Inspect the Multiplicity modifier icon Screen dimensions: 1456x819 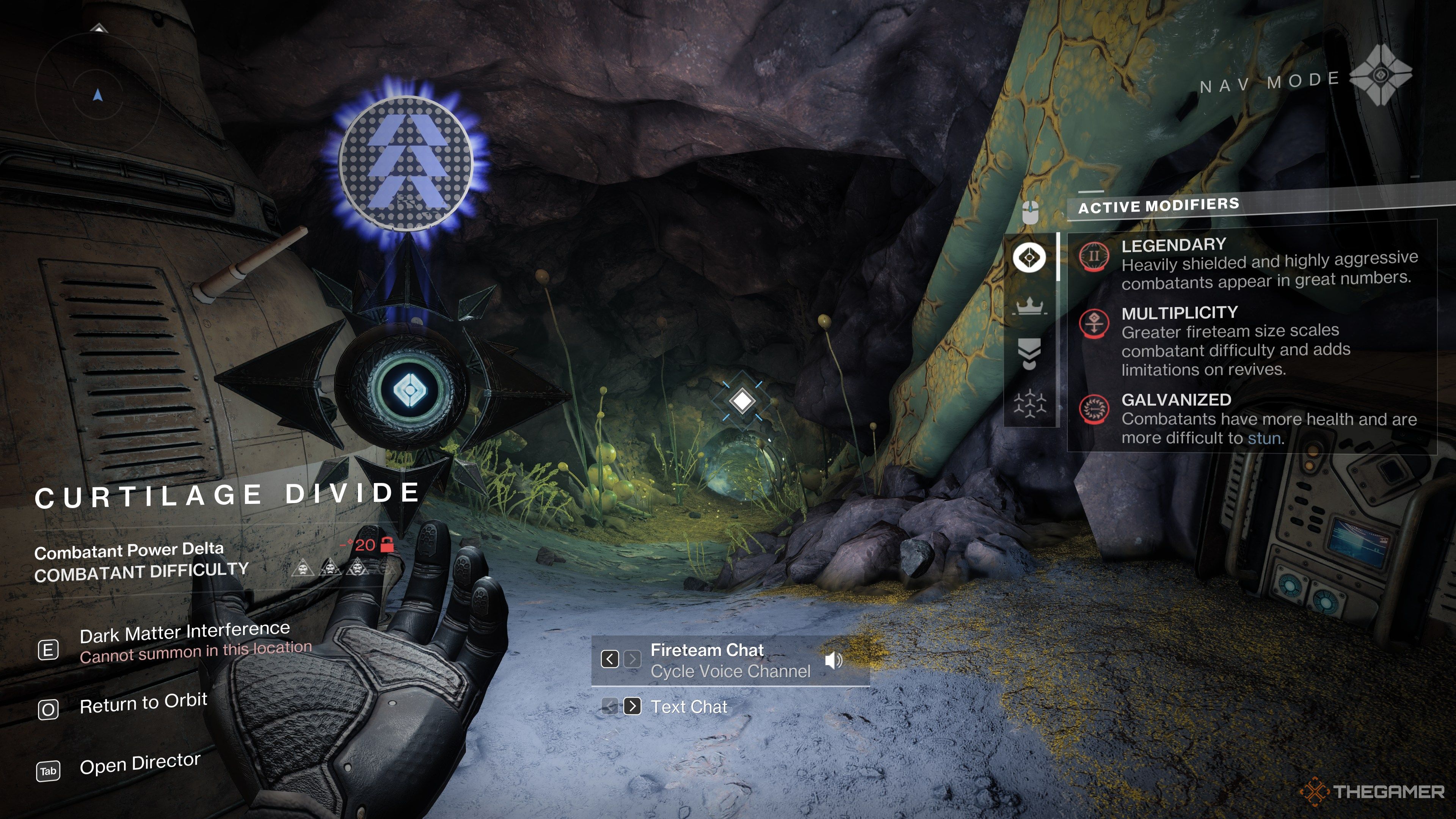1094,323
